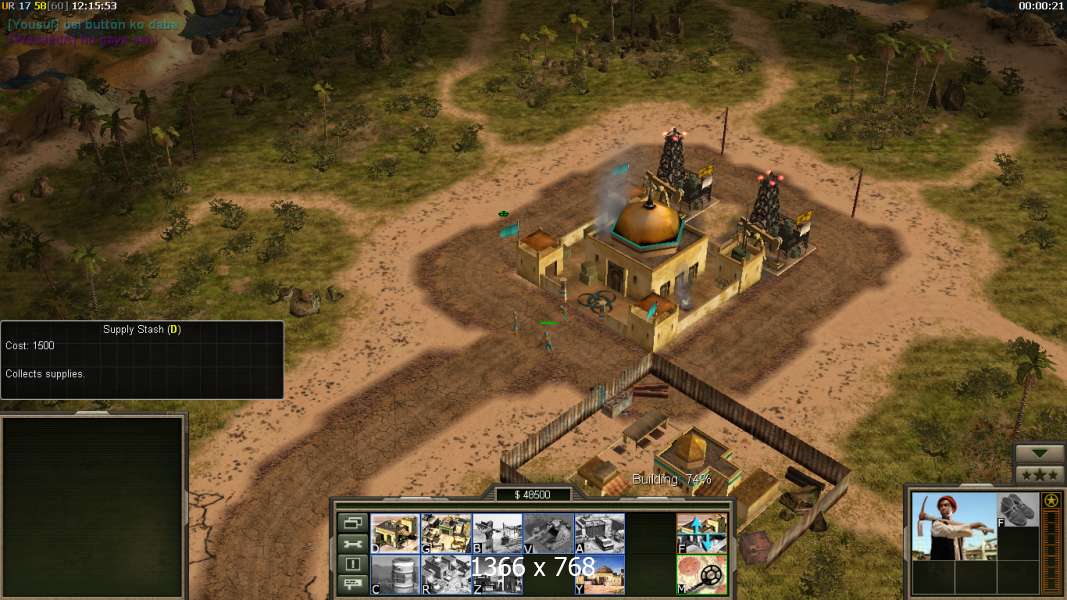The image size is (1067, 600).
Task: Choose the domed building icon marked Y
Action: [599, 574]
